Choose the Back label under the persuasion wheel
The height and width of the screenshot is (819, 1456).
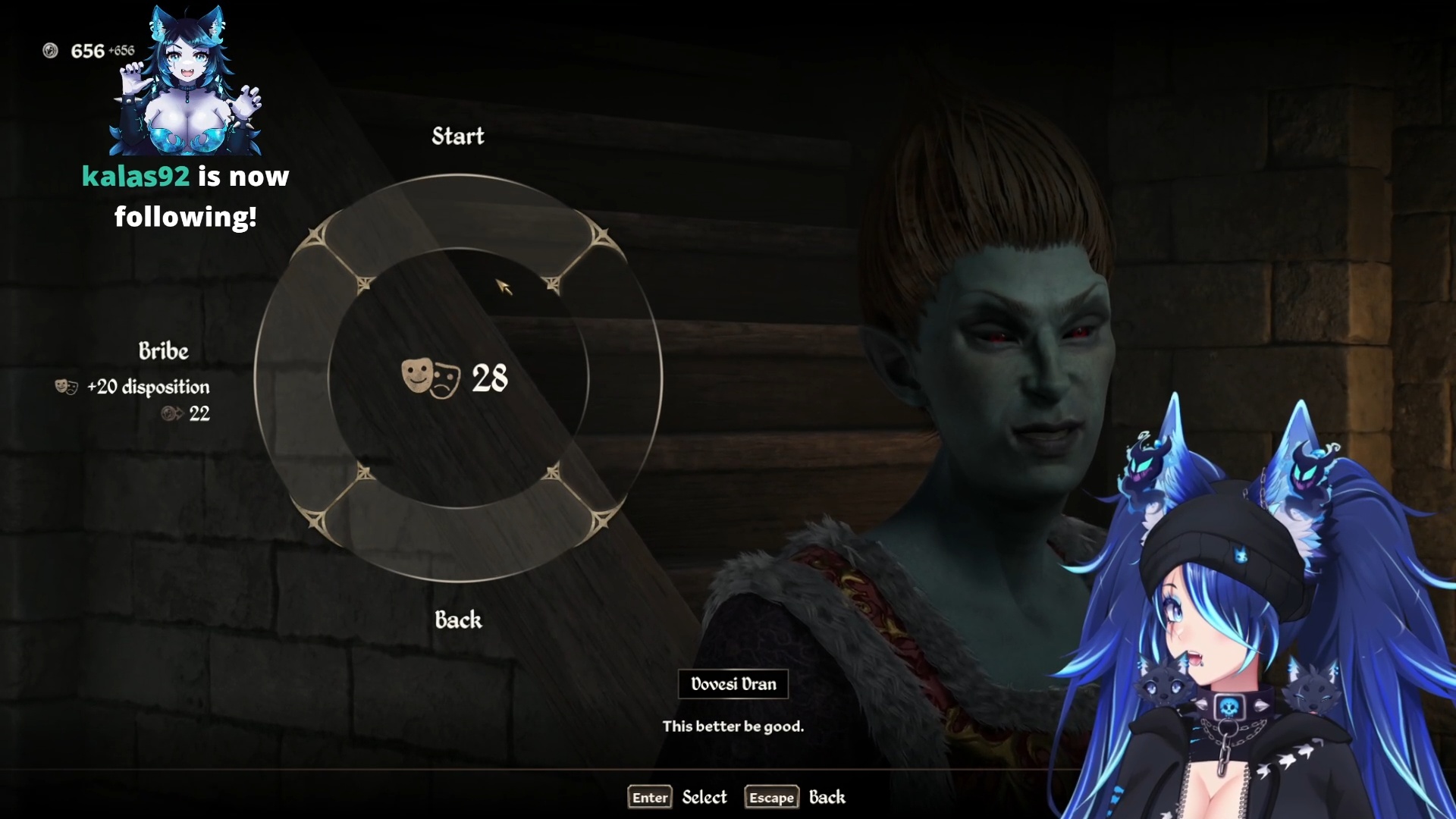458,620
